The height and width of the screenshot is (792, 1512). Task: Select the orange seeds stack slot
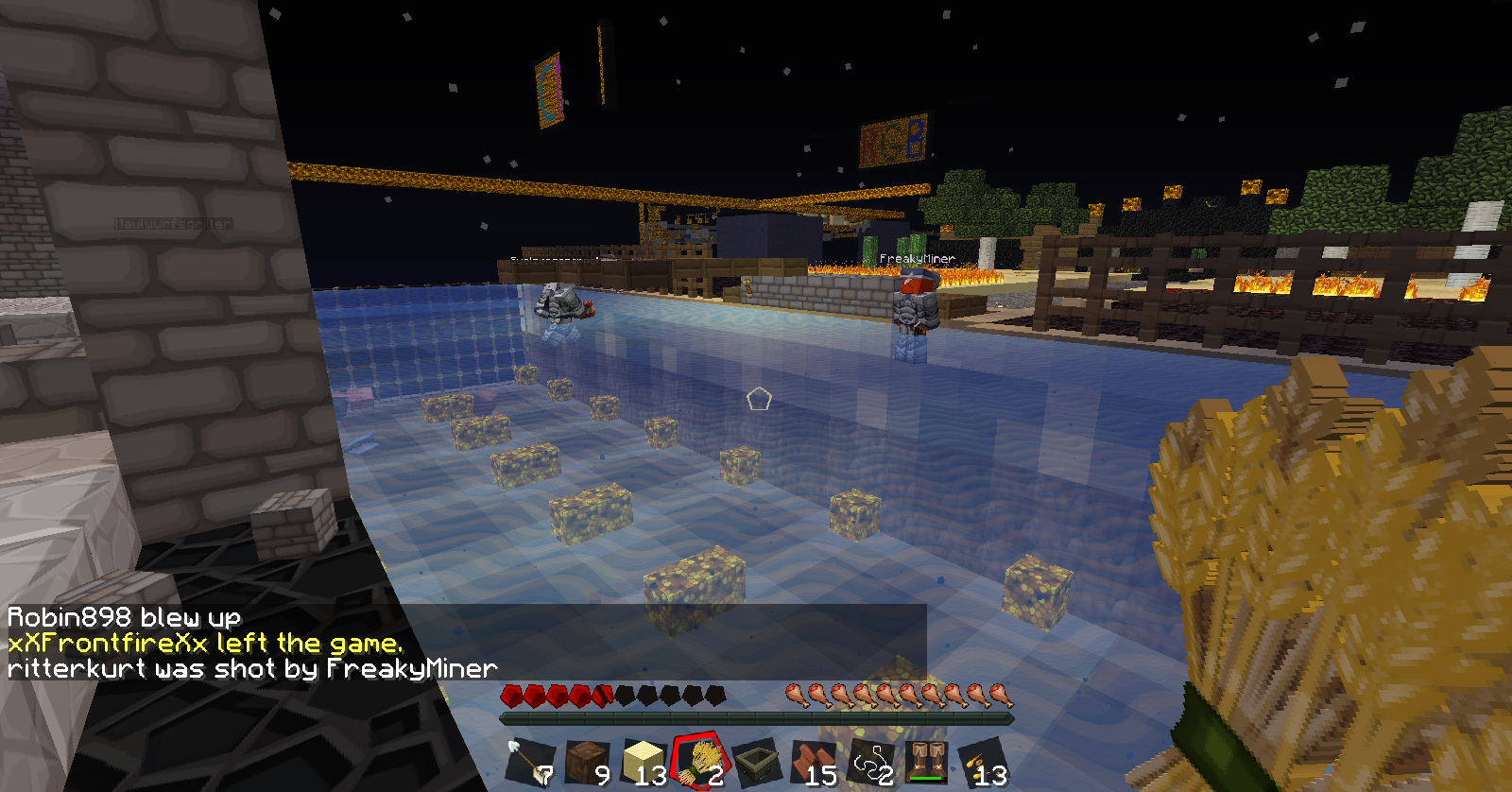click(x=983, y=762)
